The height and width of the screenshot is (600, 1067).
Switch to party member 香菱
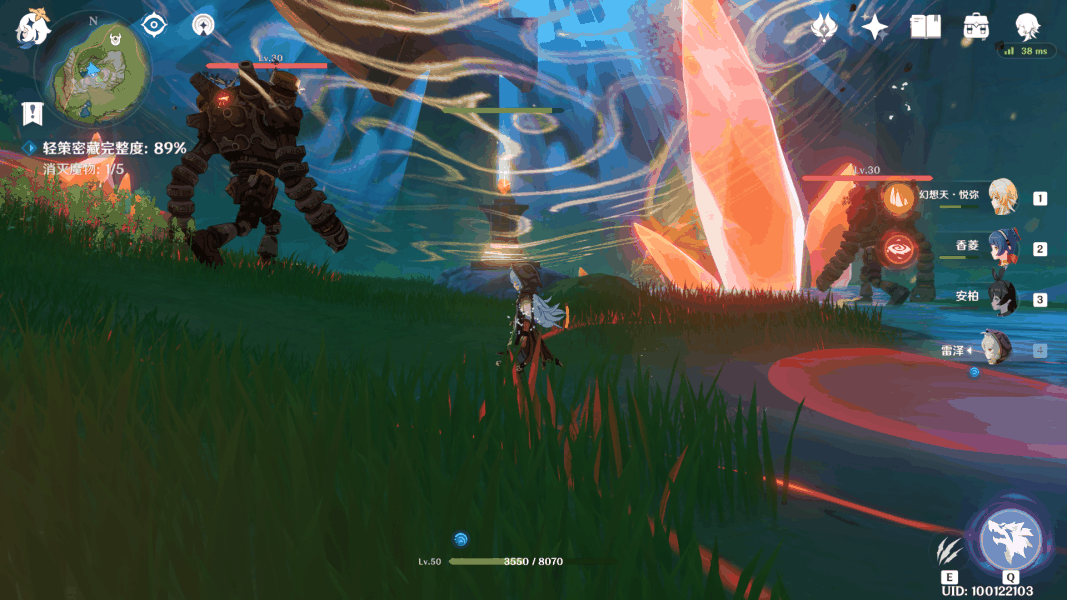coord(1001,248)
